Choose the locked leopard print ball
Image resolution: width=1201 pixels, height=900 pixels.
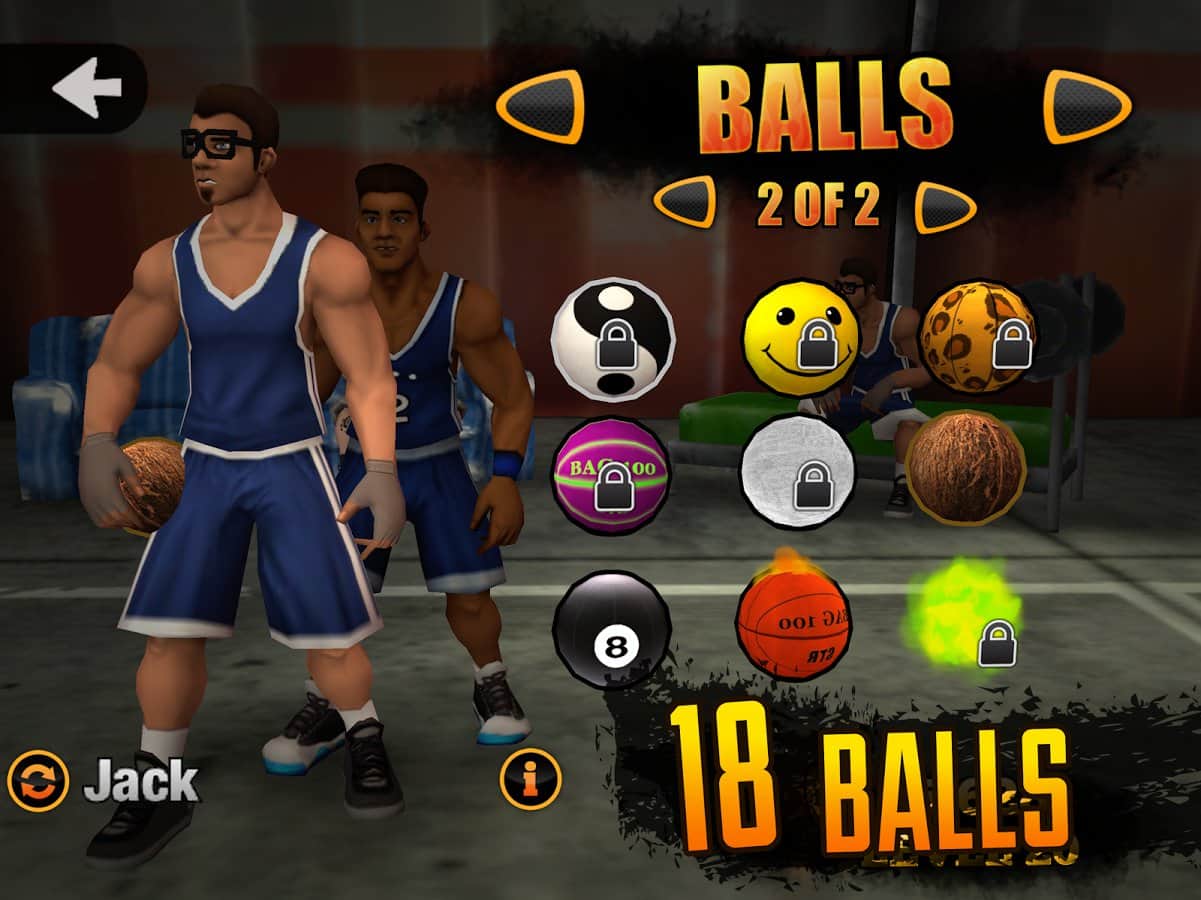tap(977, 337)
